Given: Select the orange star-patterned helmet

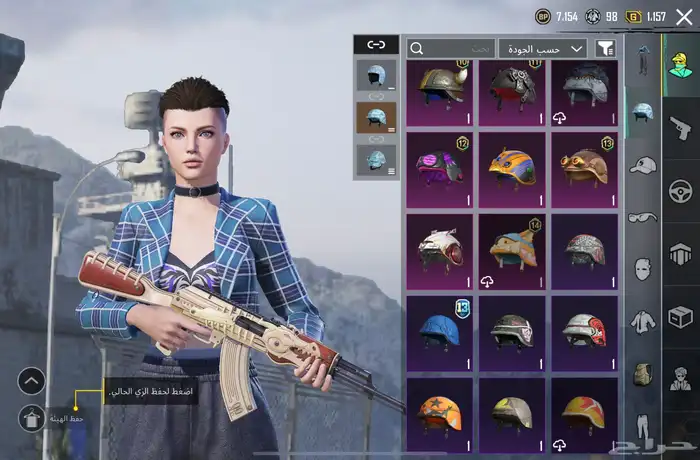Looking at the screenshot, I should click(440, 412).
